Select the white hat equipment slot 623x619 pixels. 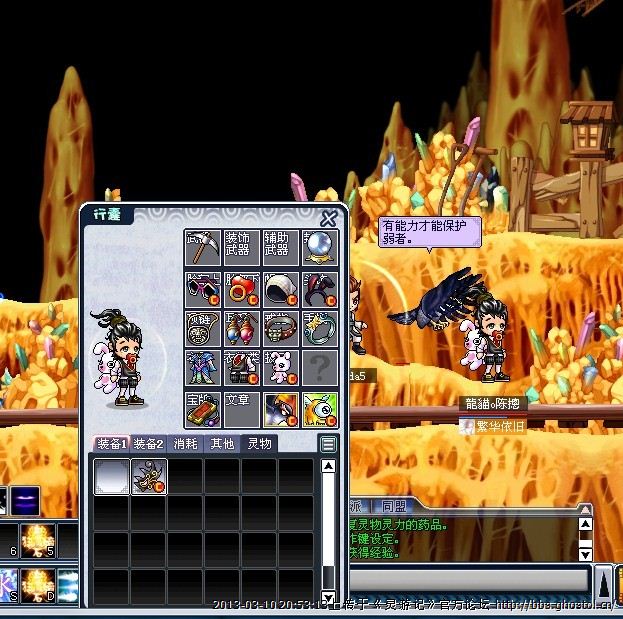click(280, 289)
